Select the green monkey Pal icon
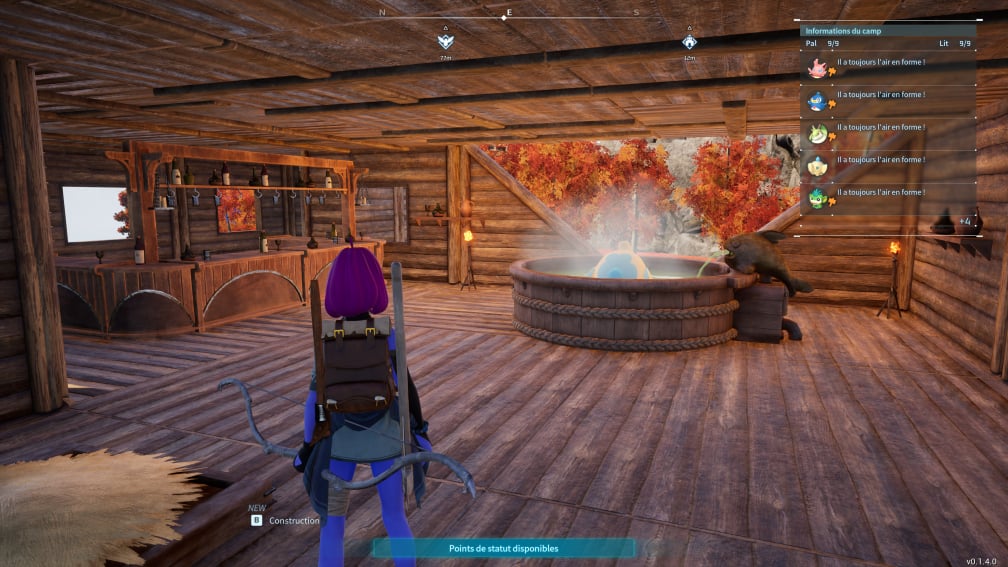This screenshot has height=567, width=1008. point(818,197)
